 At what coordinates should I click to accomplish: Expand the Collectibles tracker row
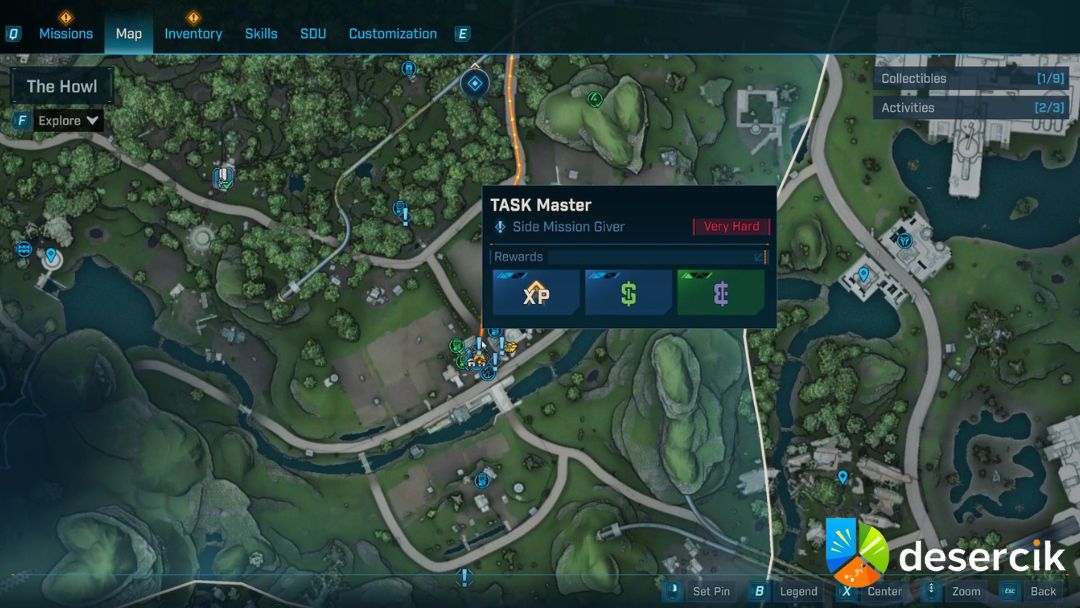(970, 78)
